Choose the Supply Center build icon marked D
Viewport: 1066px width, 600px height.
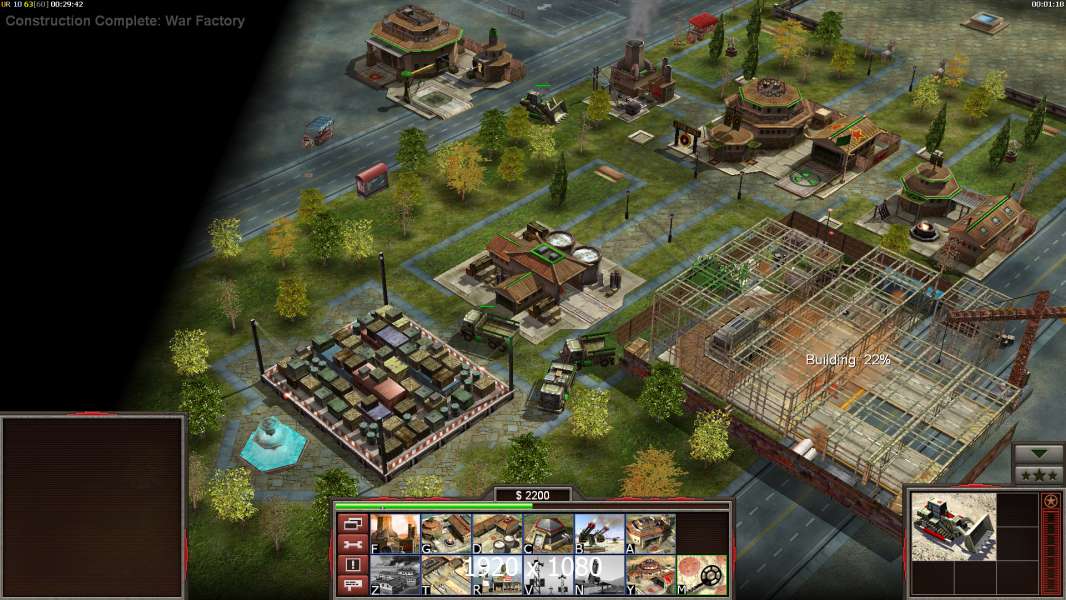497,533
